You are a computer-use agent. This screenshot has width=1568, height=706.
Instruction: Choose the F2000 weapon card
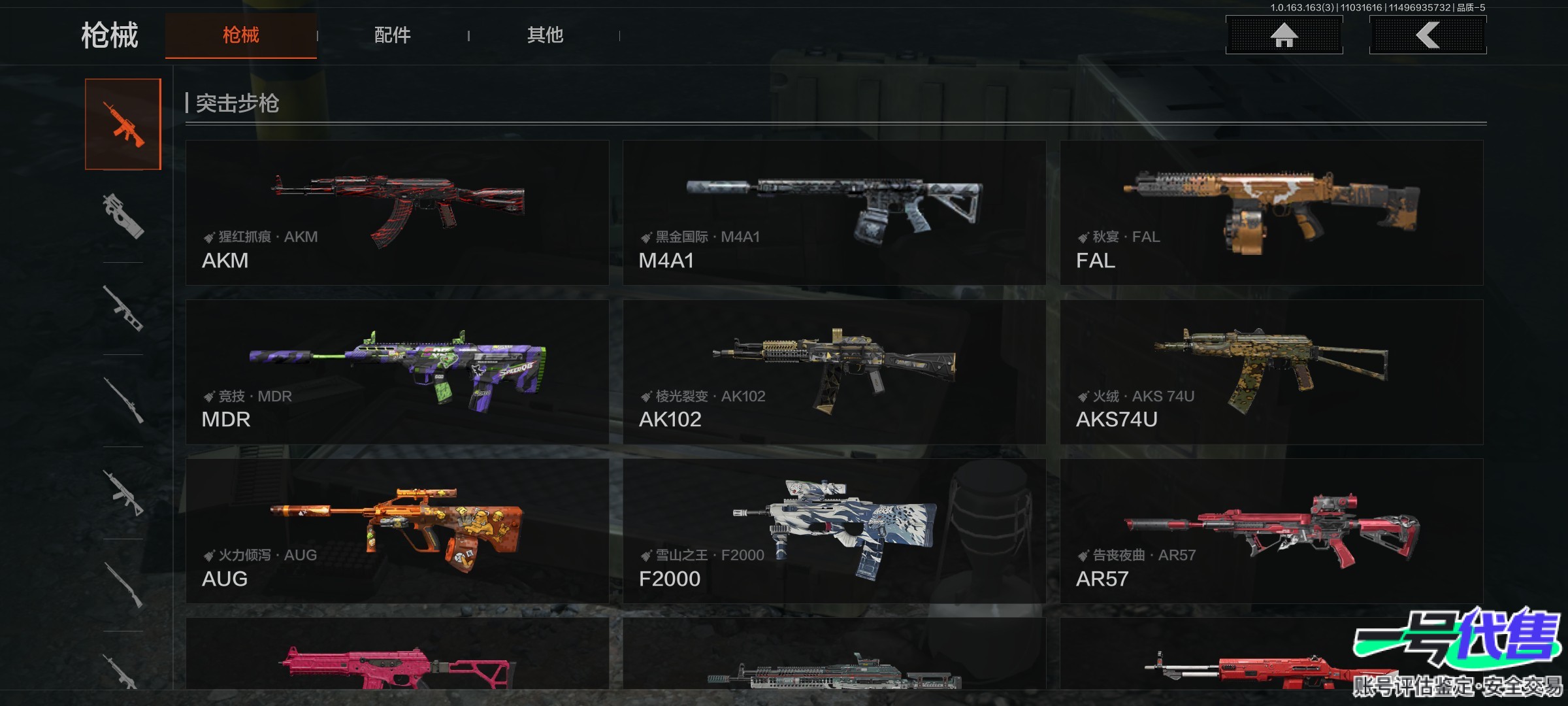(x=834, y=531)
